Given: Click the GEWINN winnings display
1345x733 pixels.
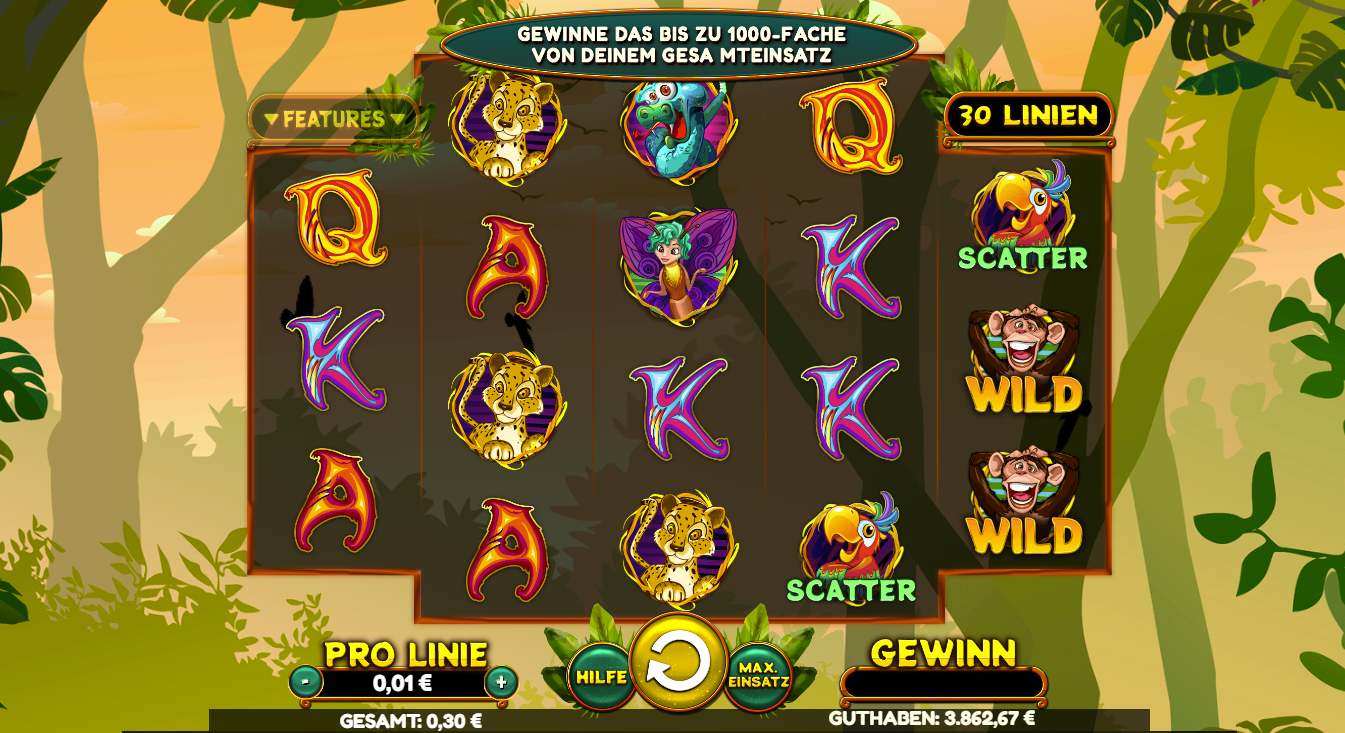Looking at the screenshot, I should (945, 685).
